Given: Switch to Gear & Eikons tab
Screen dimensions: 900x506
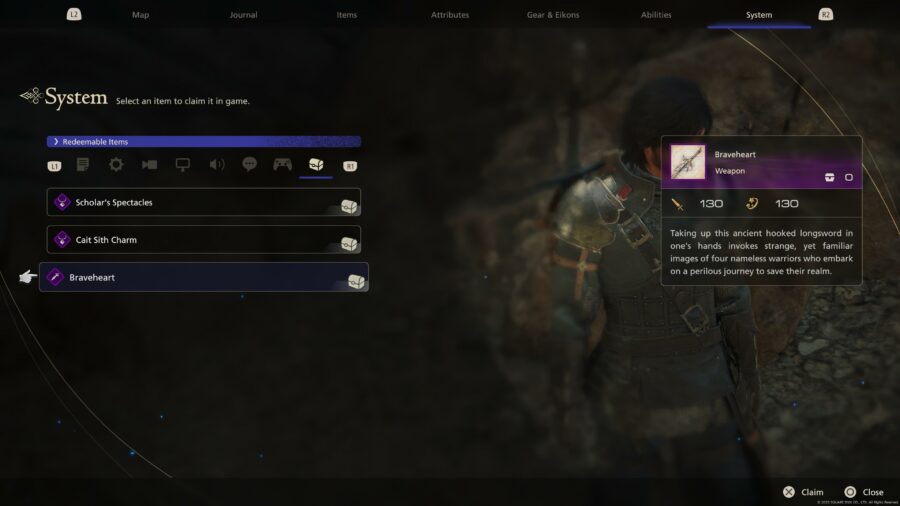Looking at the screenshot, I should pyautogui.click(x=553, y=15).
